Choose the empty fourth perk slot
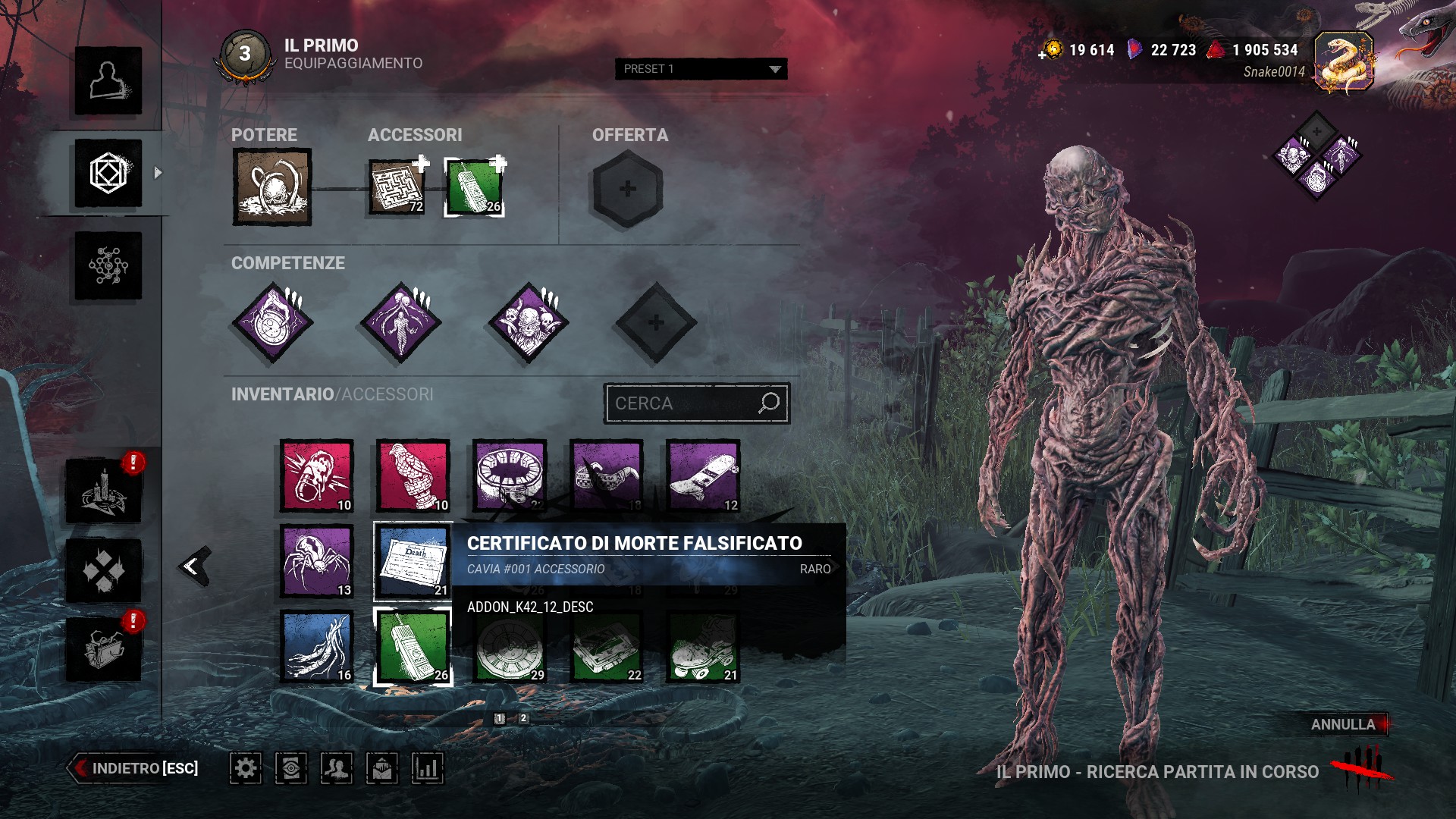Viewport: 1456px width, 819px height. point(656,323)
